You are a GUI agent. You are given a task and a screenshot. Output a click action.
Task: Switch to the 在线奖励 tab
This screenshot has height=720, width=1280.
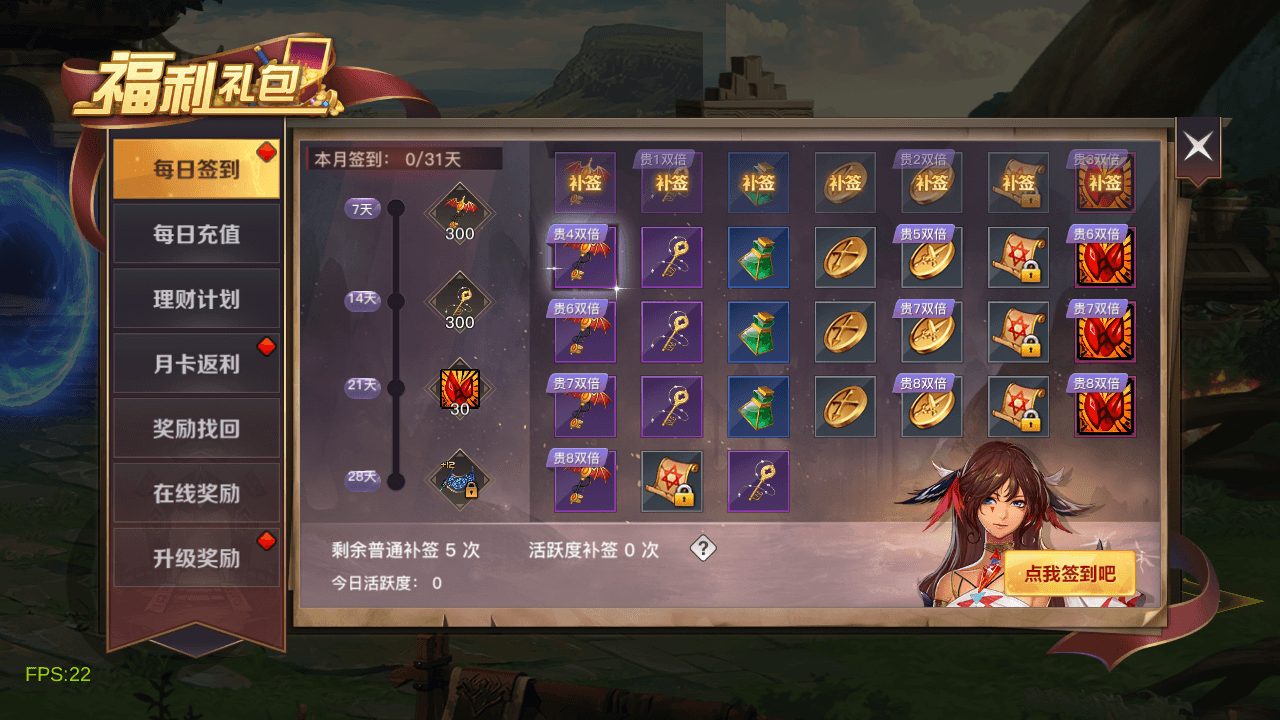pos(196,492)
